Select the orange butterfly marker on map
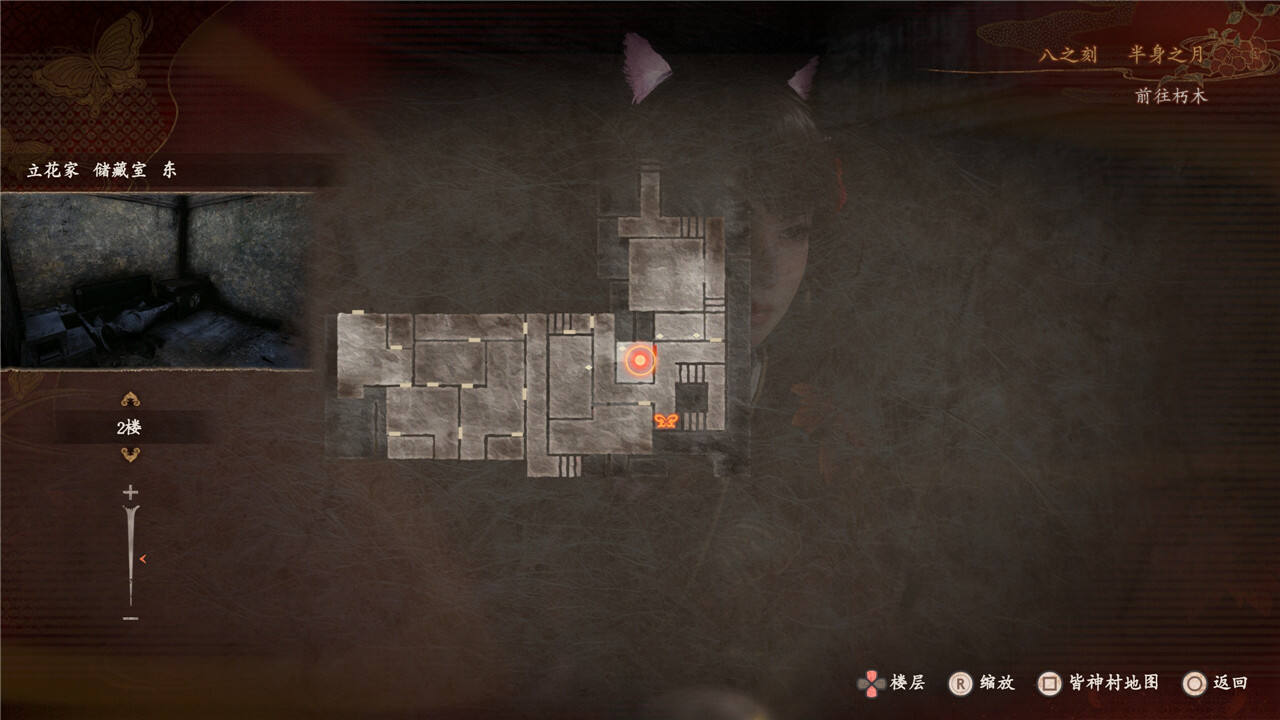The width and height of the screenshot is (1280, 720). click(665, 421)
